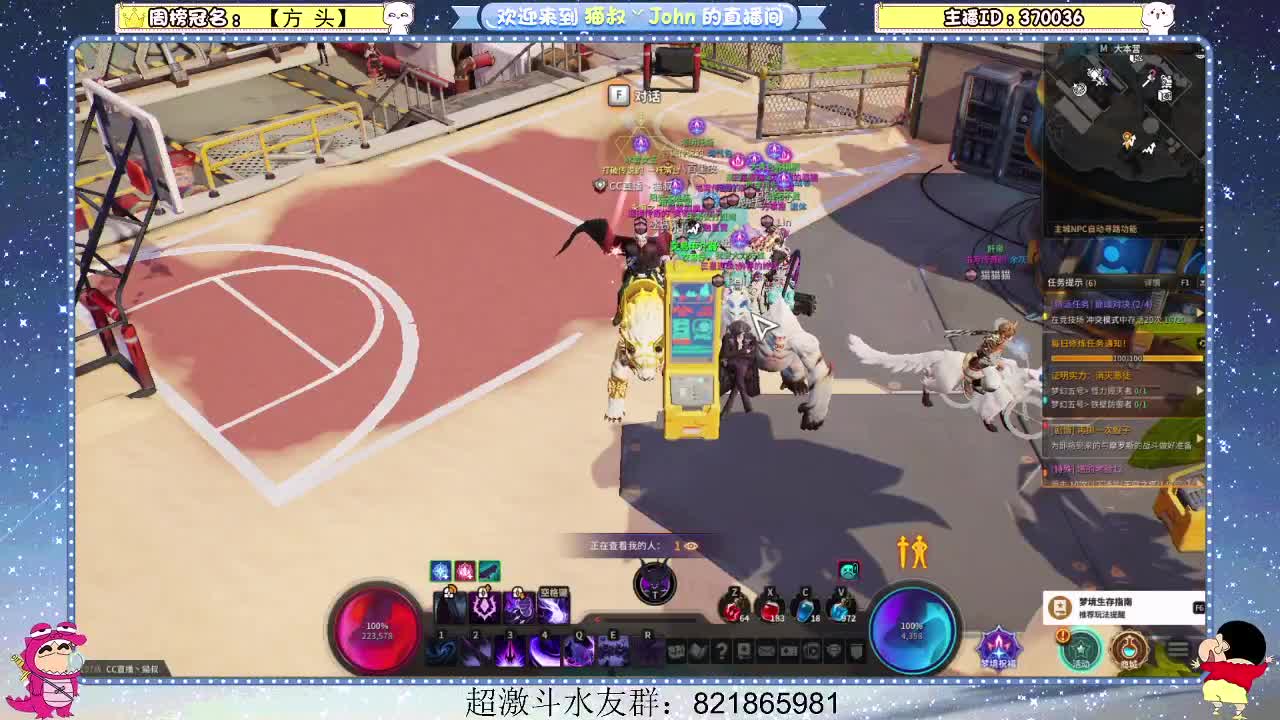
Task: Expand the 冲突模式 survival quest arrow
Action: tap(1199, 312)
